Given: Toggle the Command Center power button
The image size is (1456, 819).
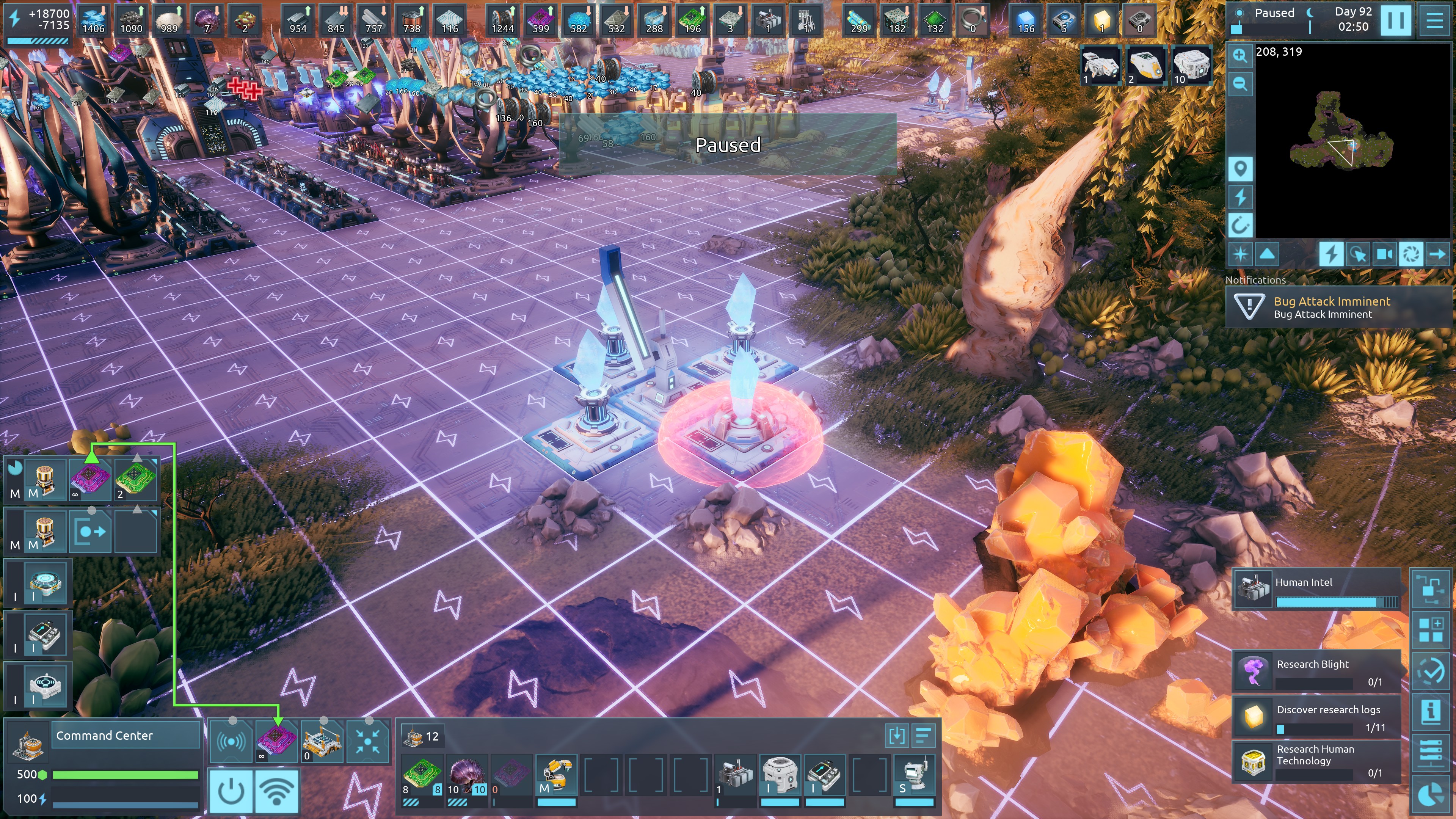Looking at the screenshot, I should [231, 791].
